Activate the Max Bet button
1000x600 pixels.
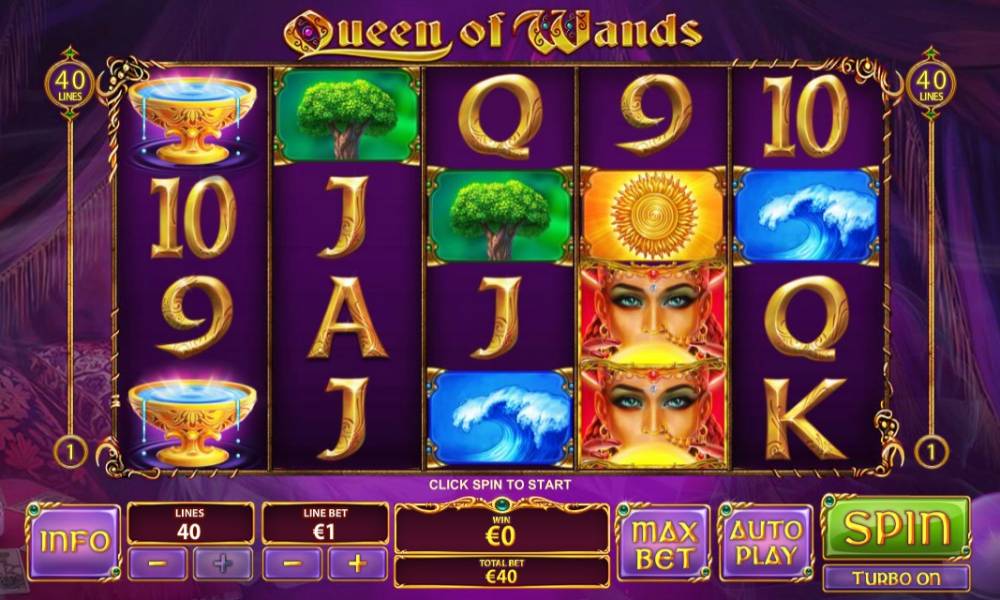click(663, 542)
